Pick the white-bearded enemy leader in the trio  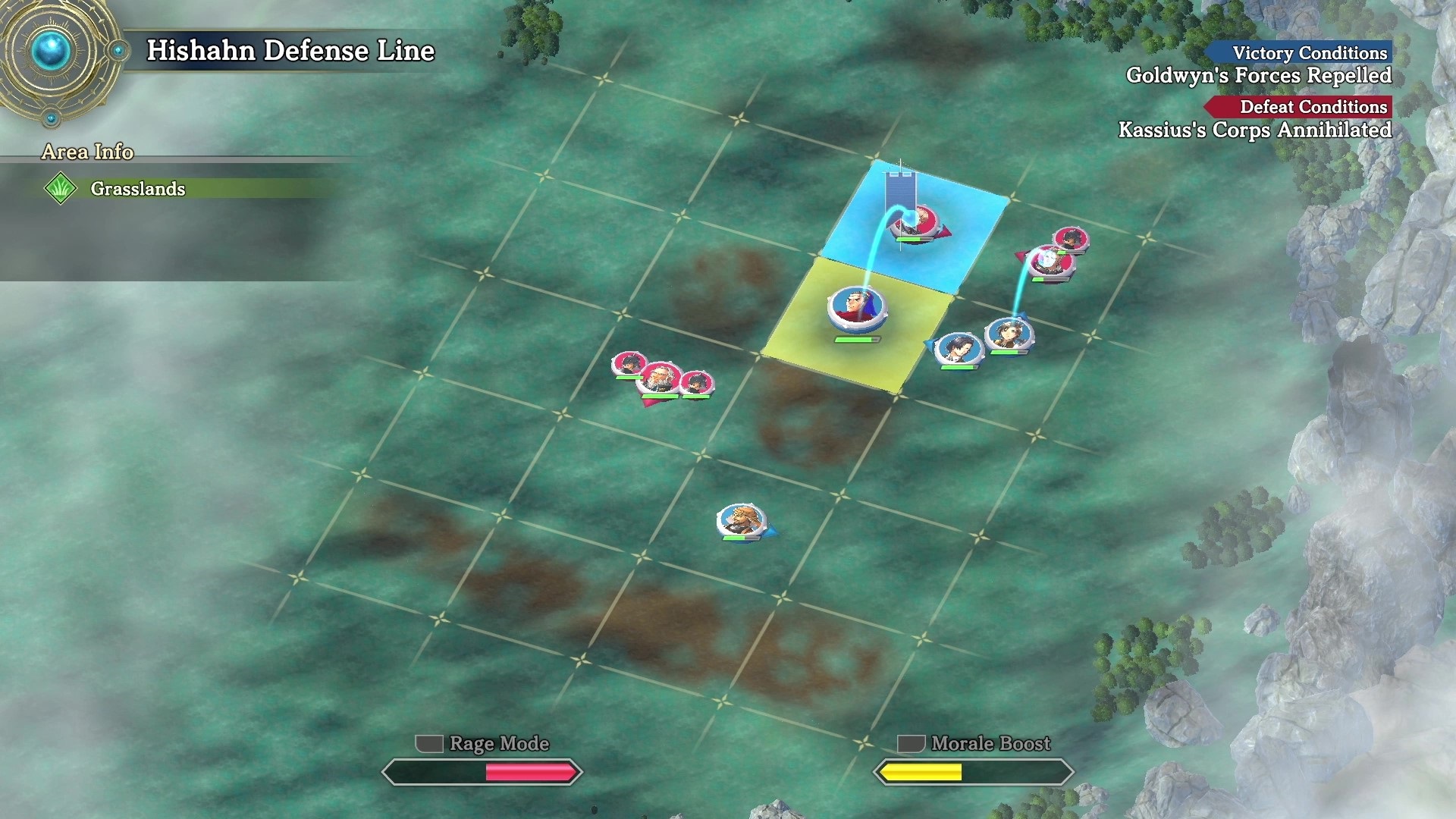pyautogui.click(x=659, y=378)
